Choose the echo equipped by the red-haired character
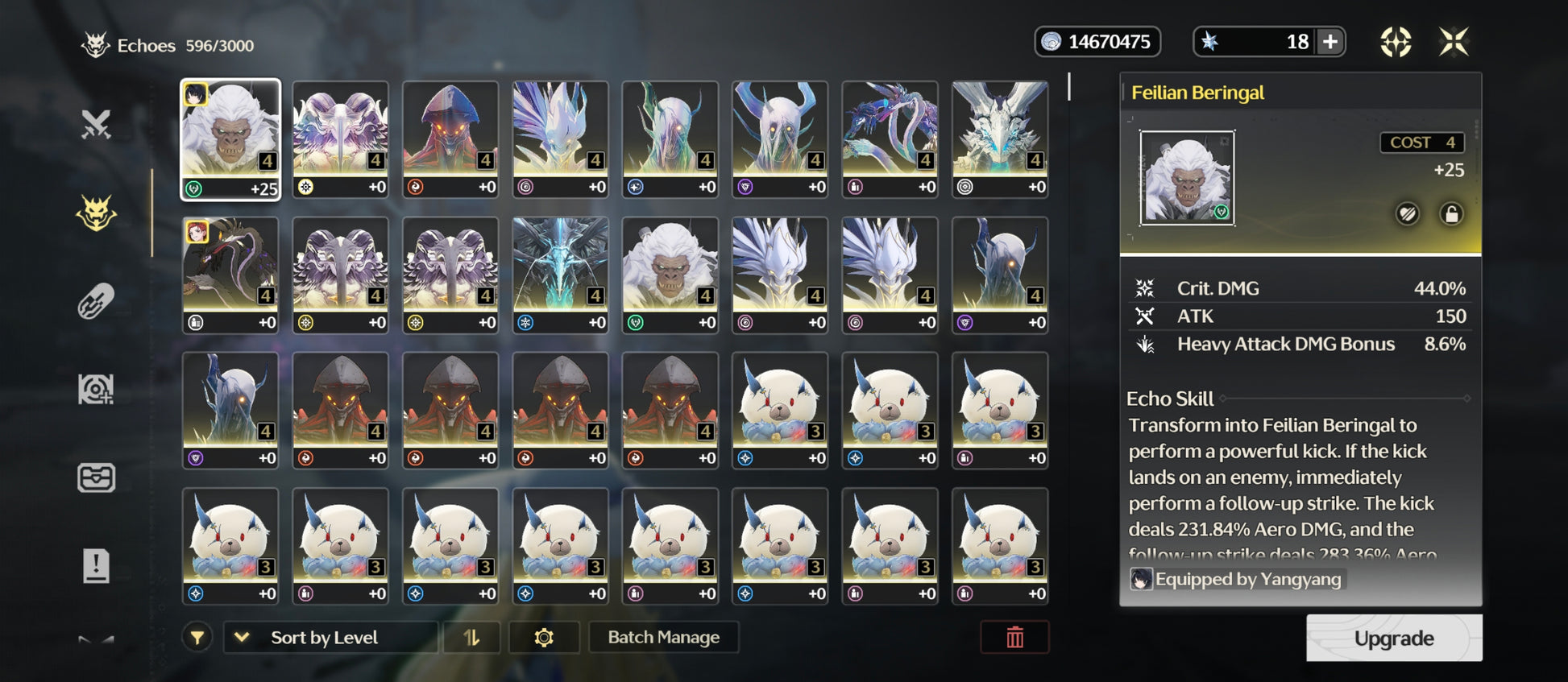The image size is (1568, 682). click(x=230, y=275)
